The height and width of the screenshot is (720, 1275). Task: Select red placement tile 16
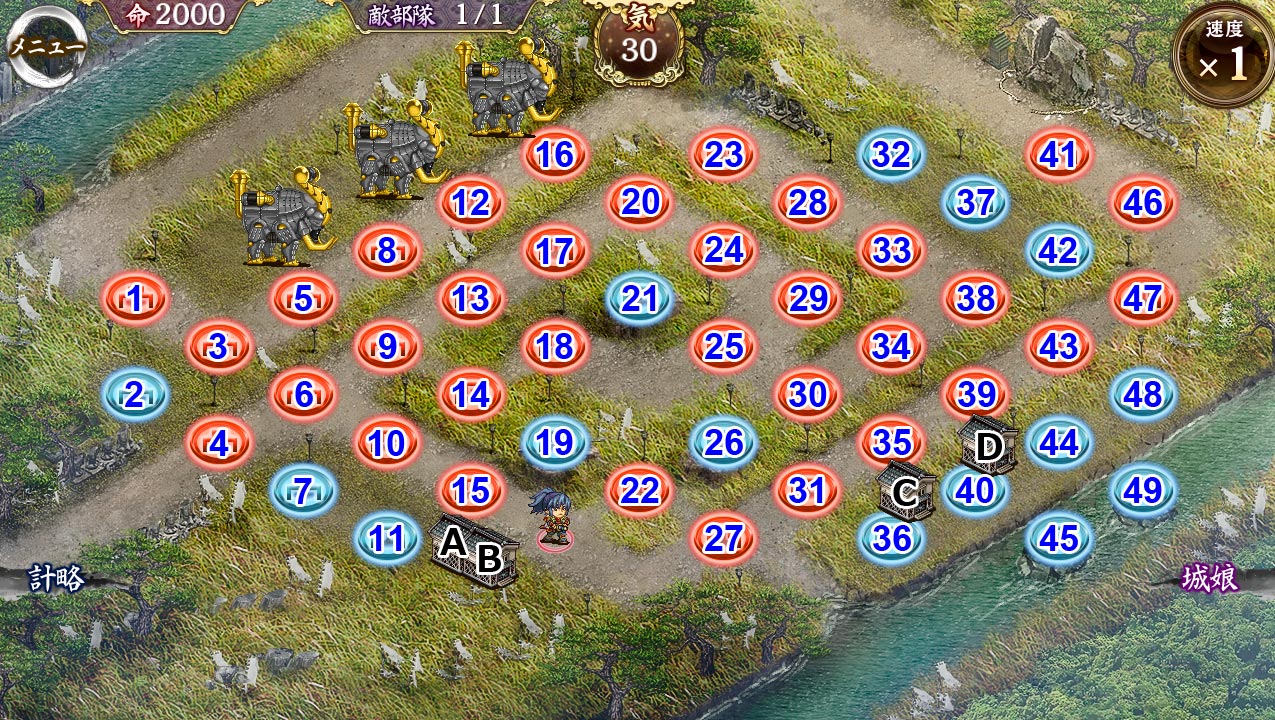pos(555,155)
